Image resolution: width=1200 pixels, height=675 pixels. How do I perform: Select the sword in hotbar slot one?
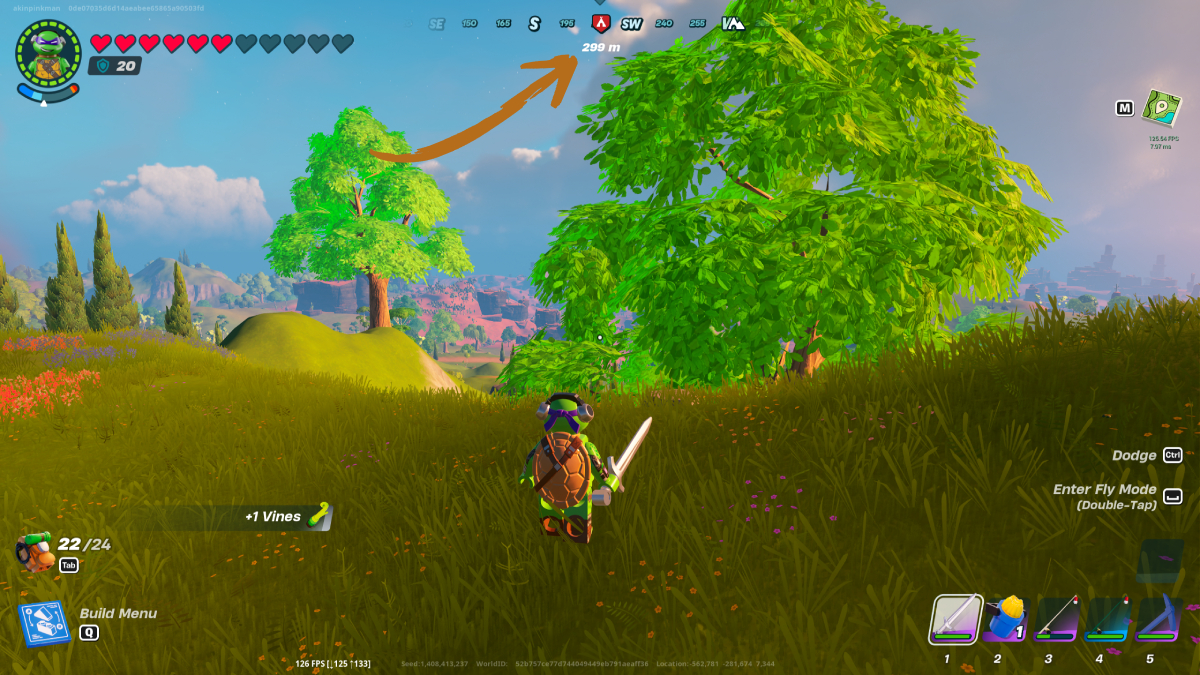955,618
